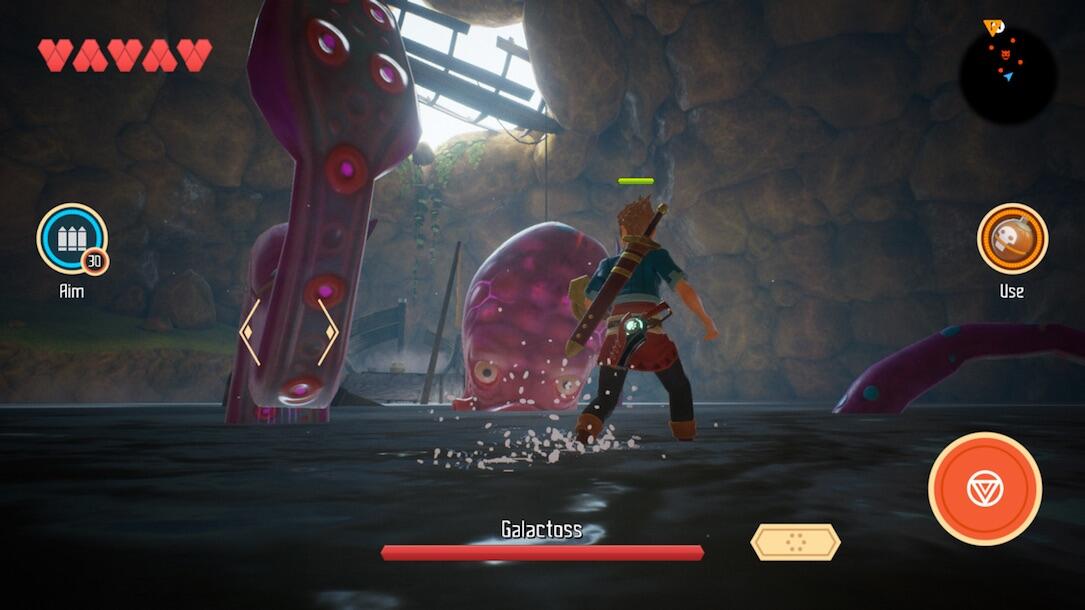Screen dimensions: 1085x610
Task: Tap the hexagonal dotted menu button
Action: pos(795,542)
